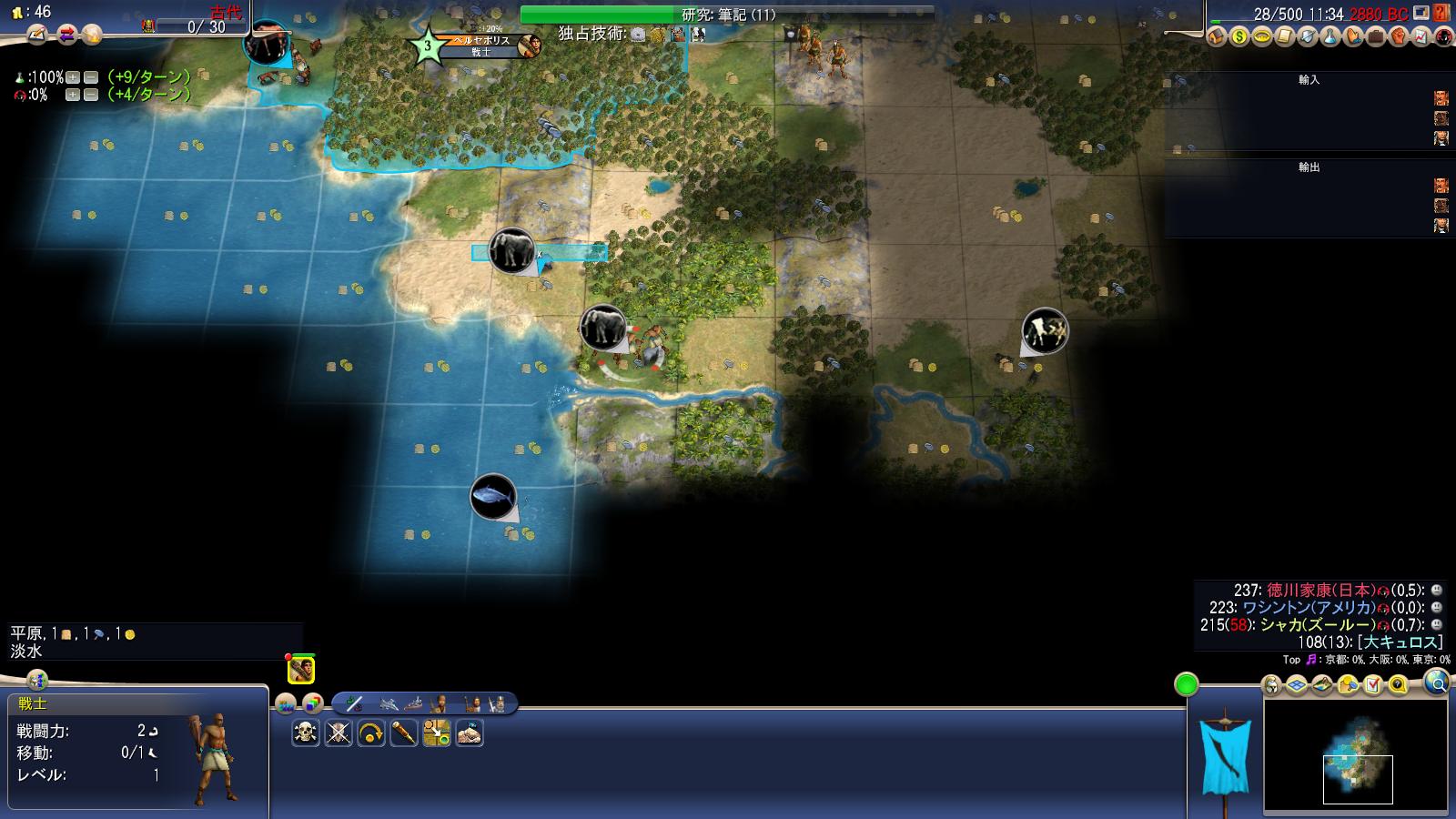Open the military advisor fist icon
Screen dimensions: 1456x819
(1398, 37)
